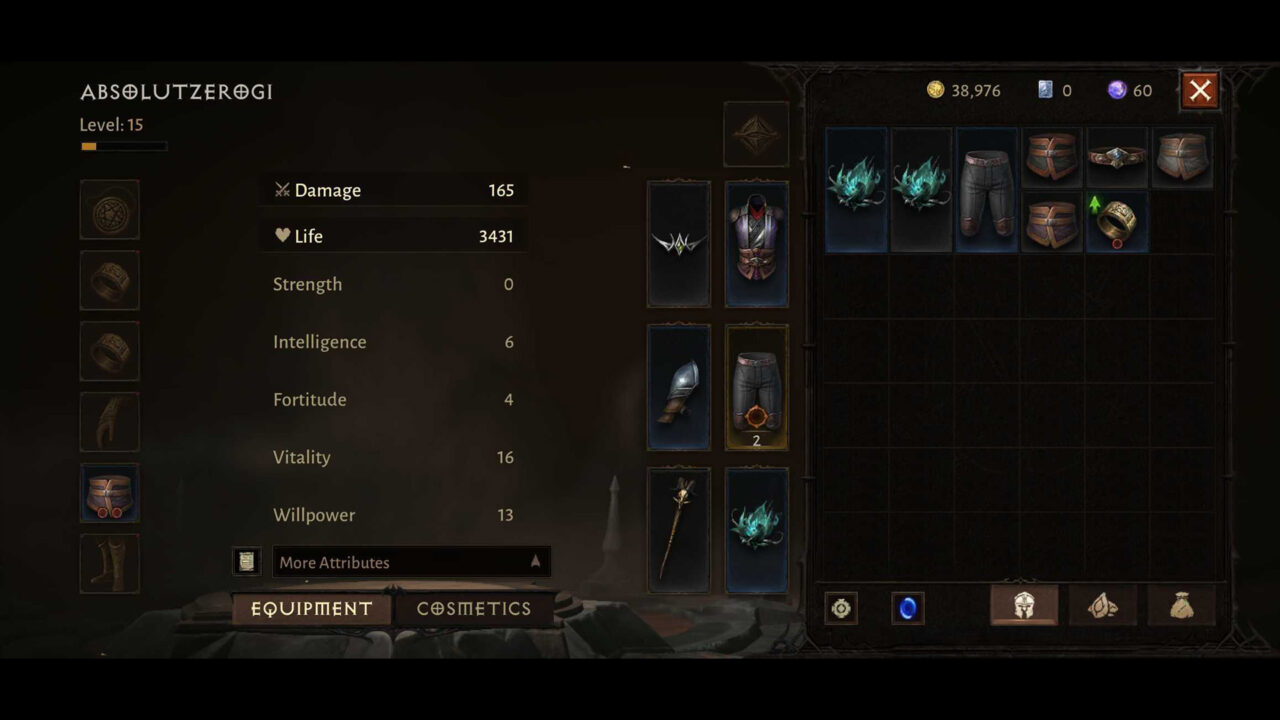Click the ring with green upgrade arrow

[1117, 221]
